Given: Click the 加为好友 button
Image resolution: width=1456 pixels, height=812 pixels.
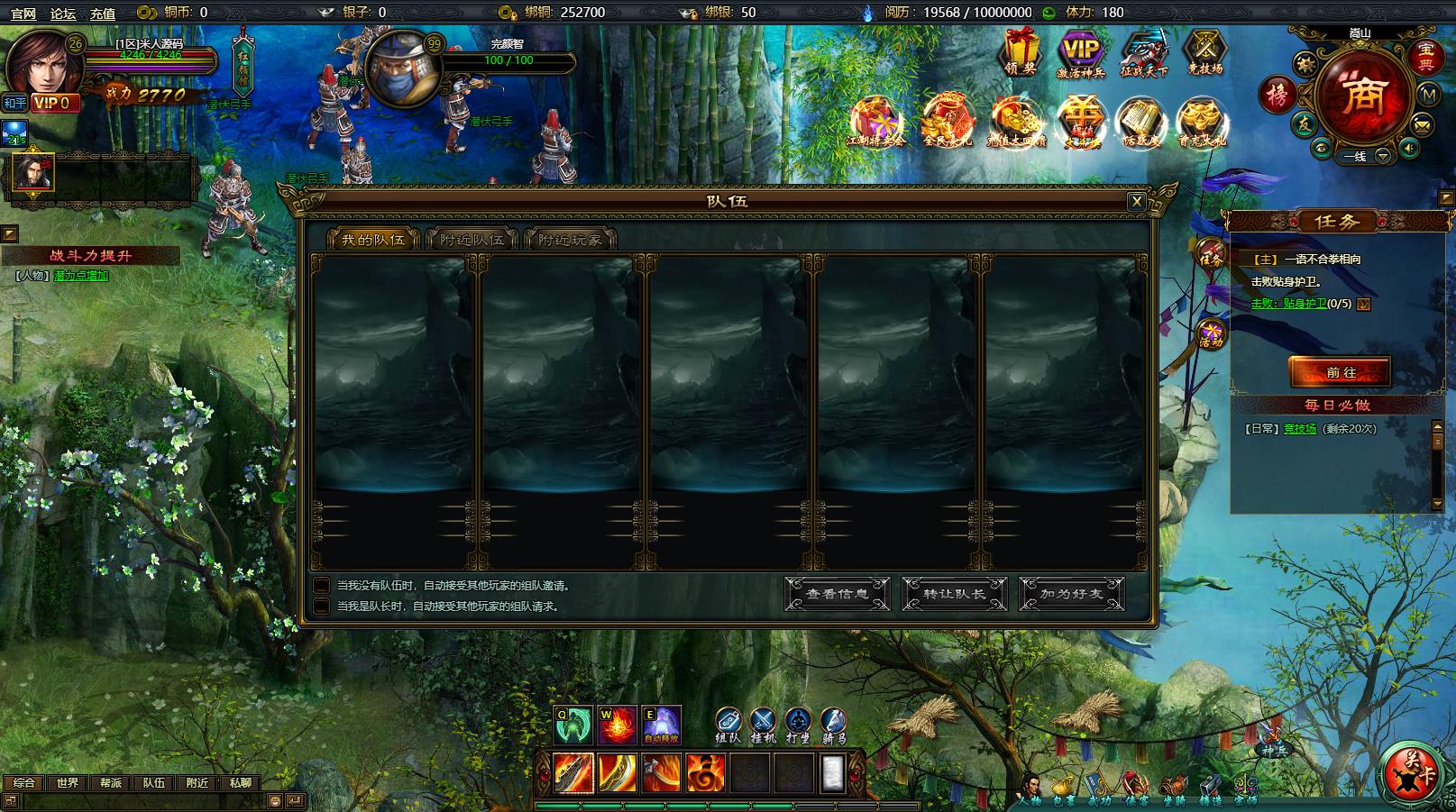Looking at the screenshot, I should pos(1071,594).
